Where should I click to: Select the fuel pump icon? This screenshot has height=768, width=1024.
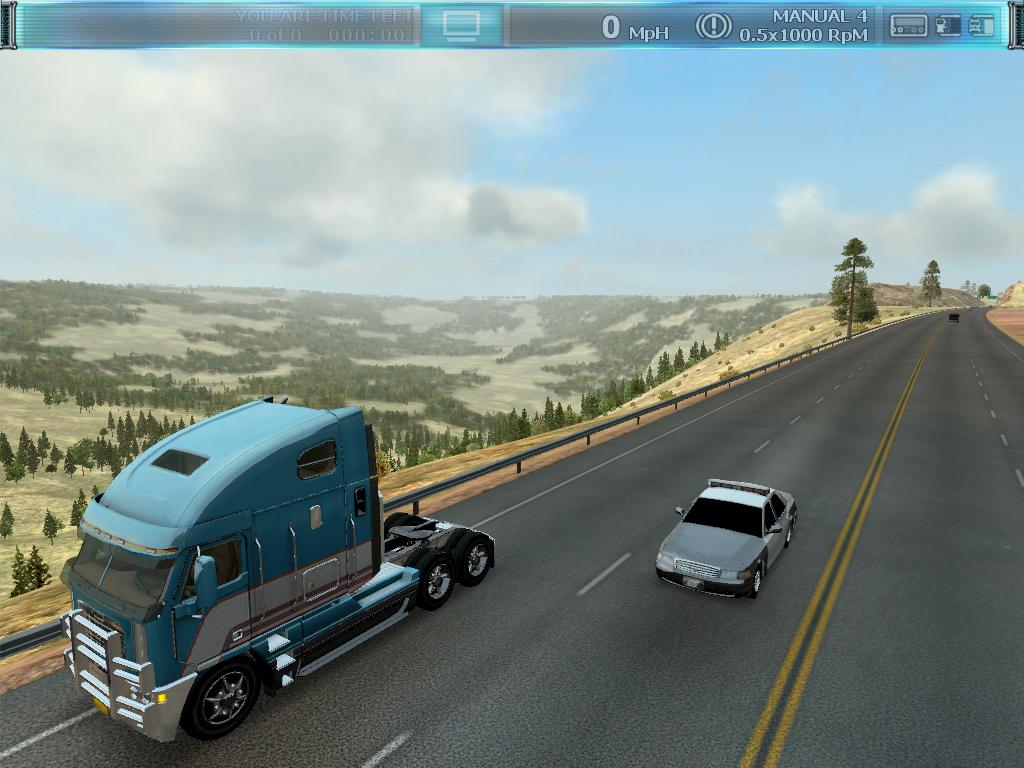pyautogui.click(x=948, y=26)
